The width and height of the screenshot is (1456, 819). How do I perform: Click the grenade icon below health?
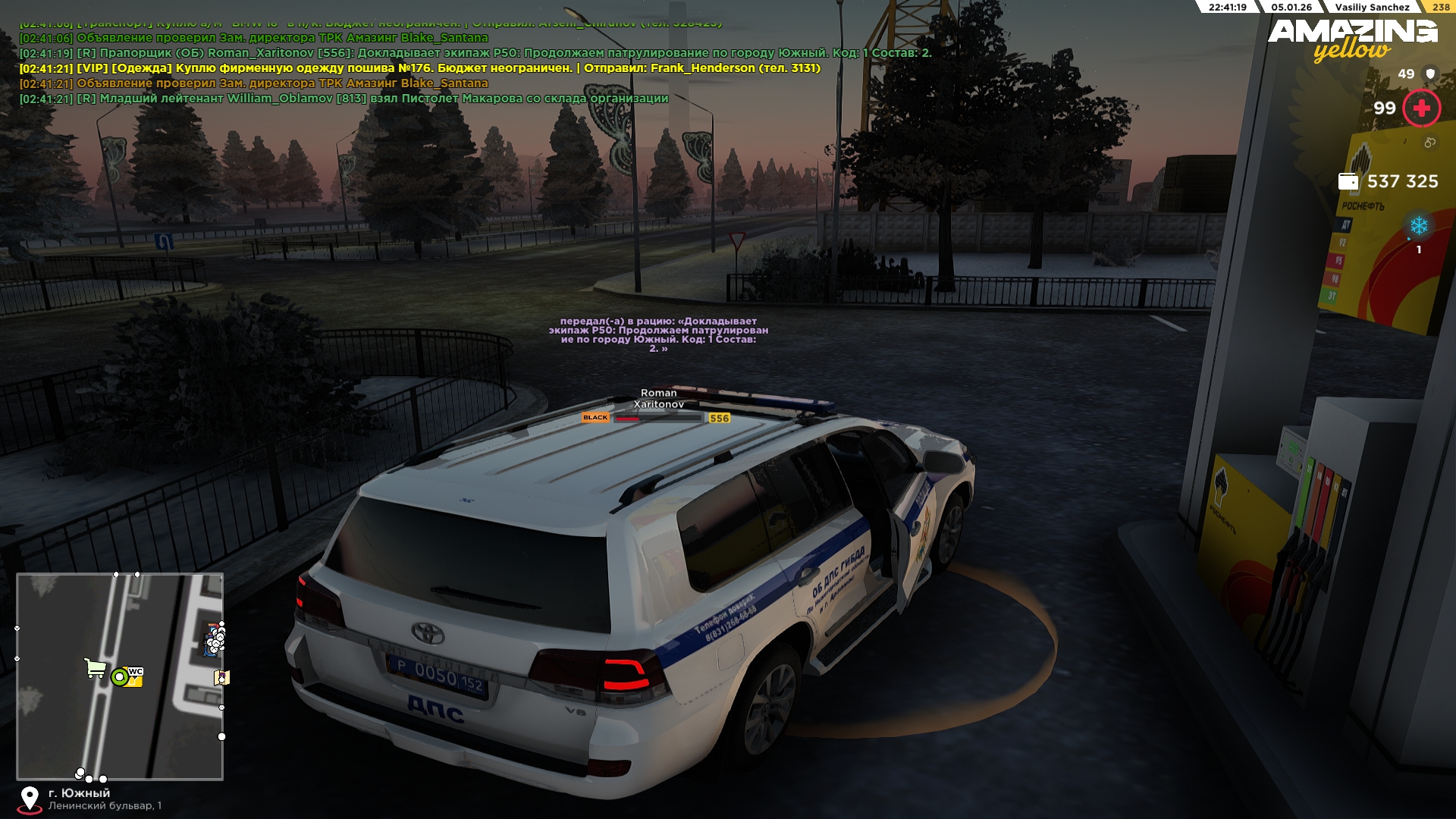click(x=1429, y=143)
